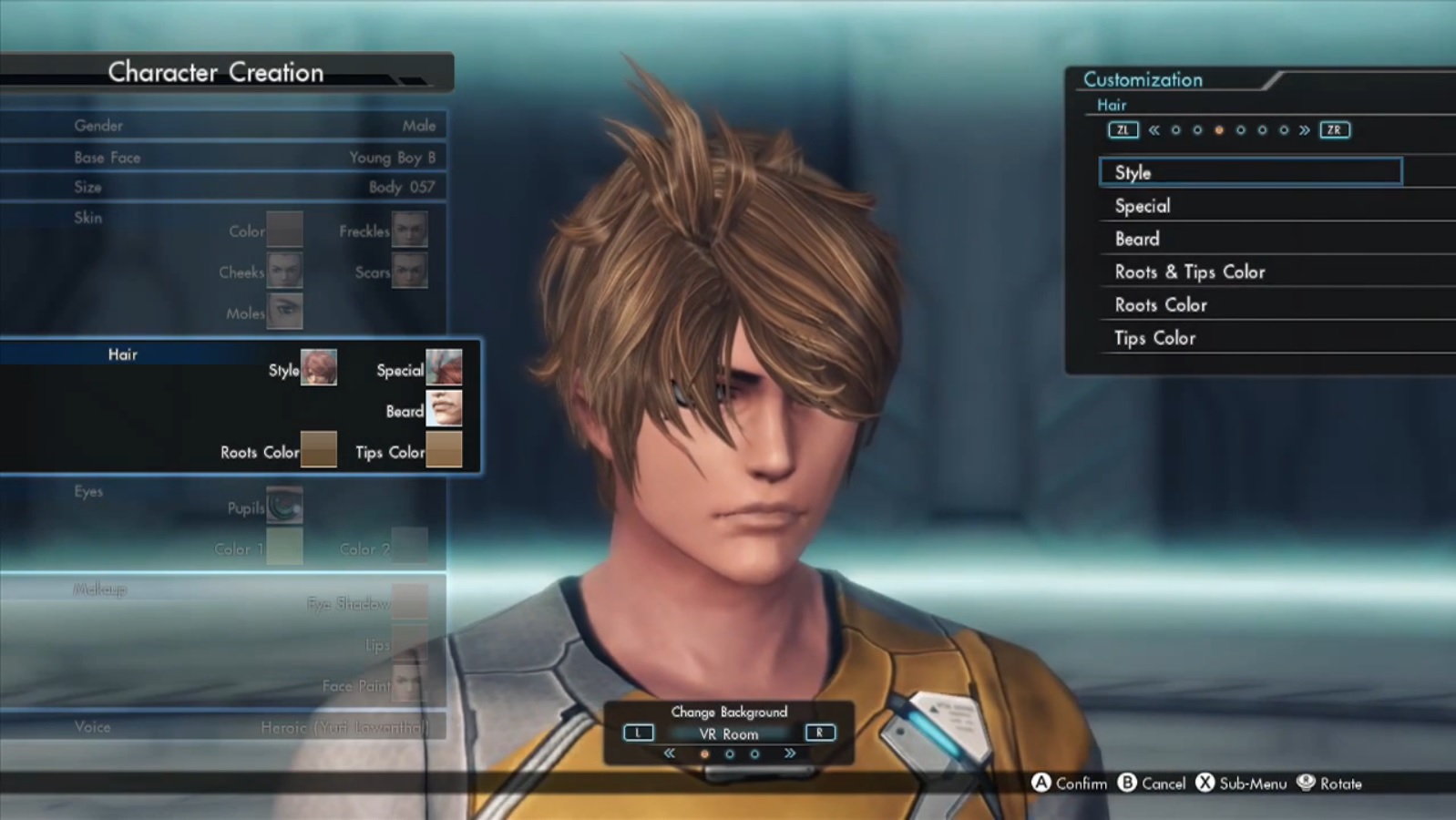Click the hair Style thumbnail
Viewport: 1456px width, 820px height.
coord(319,368)
